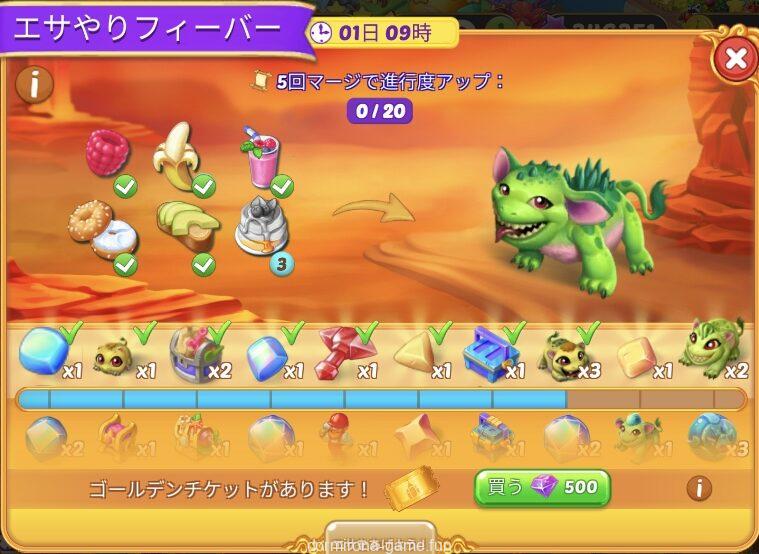Select the raspberry food item
759x554 pixels.
click(107, 153)
